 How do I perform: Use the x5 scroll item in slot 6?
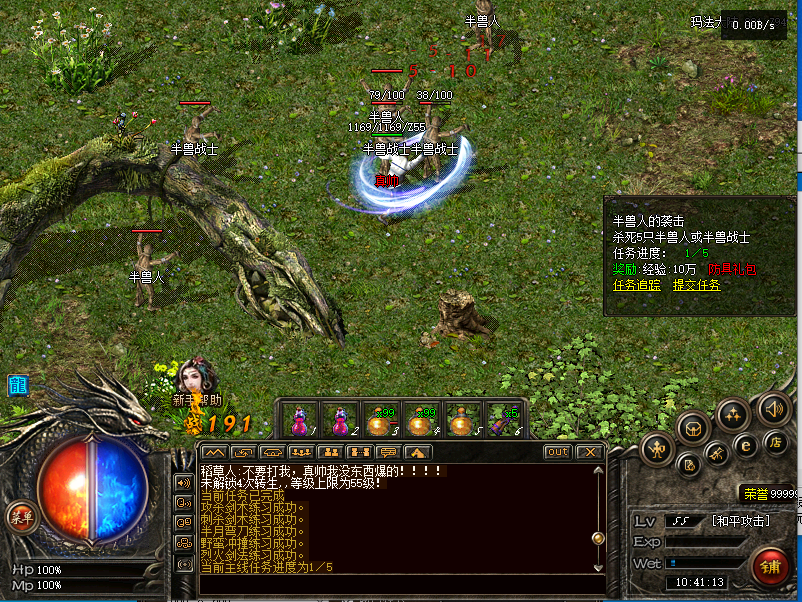click(x=502, y=420)
